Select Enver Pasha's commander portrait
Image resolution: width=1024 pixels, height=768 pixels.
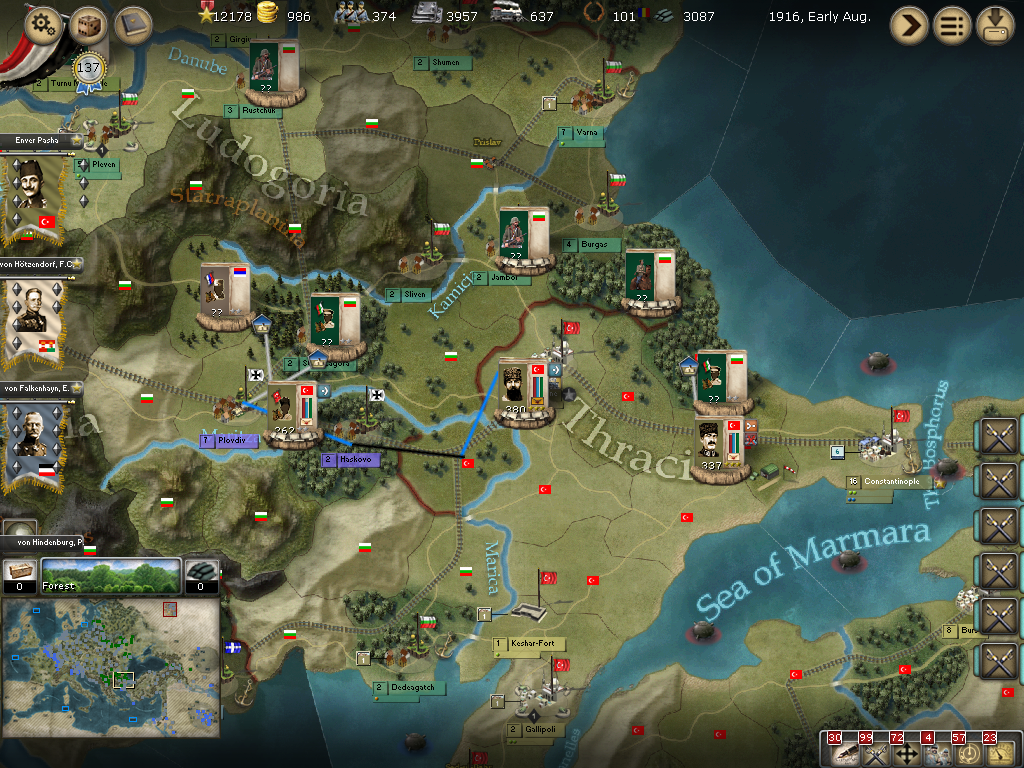tap(33, 195)
